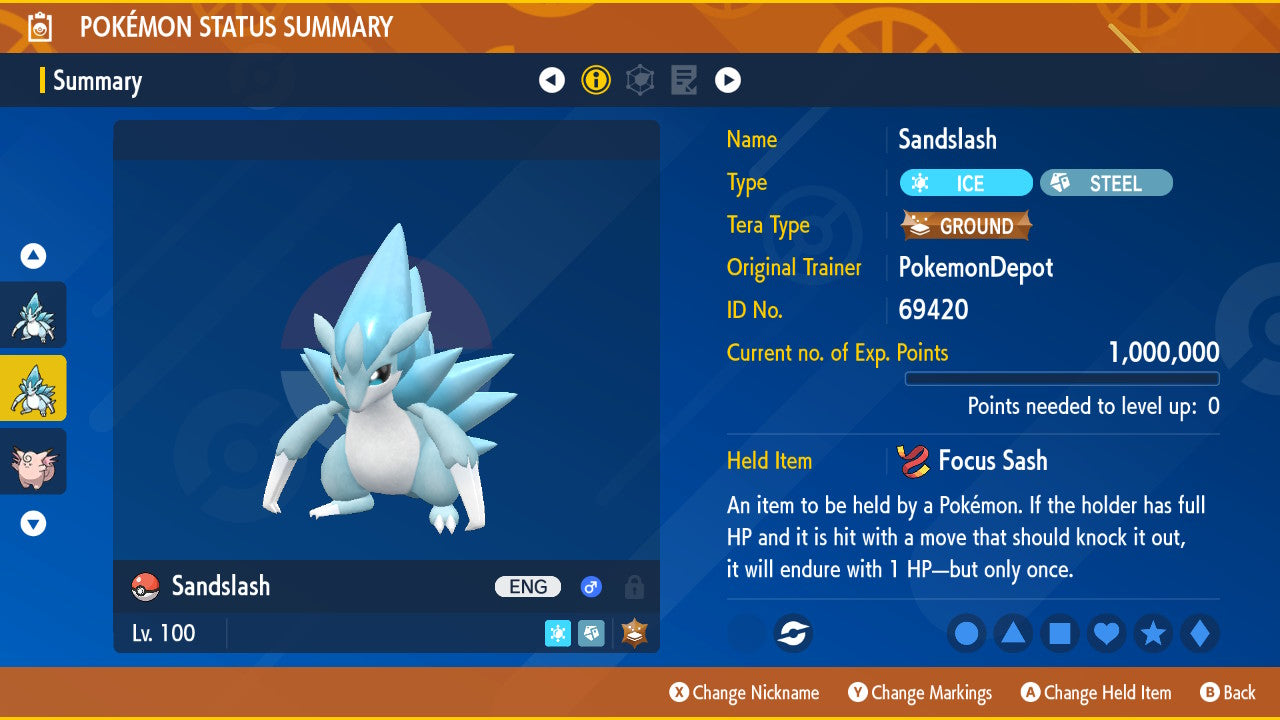Toggle the triangle marking
This screenshot has width=1280, height=720.
[1013, 634]
